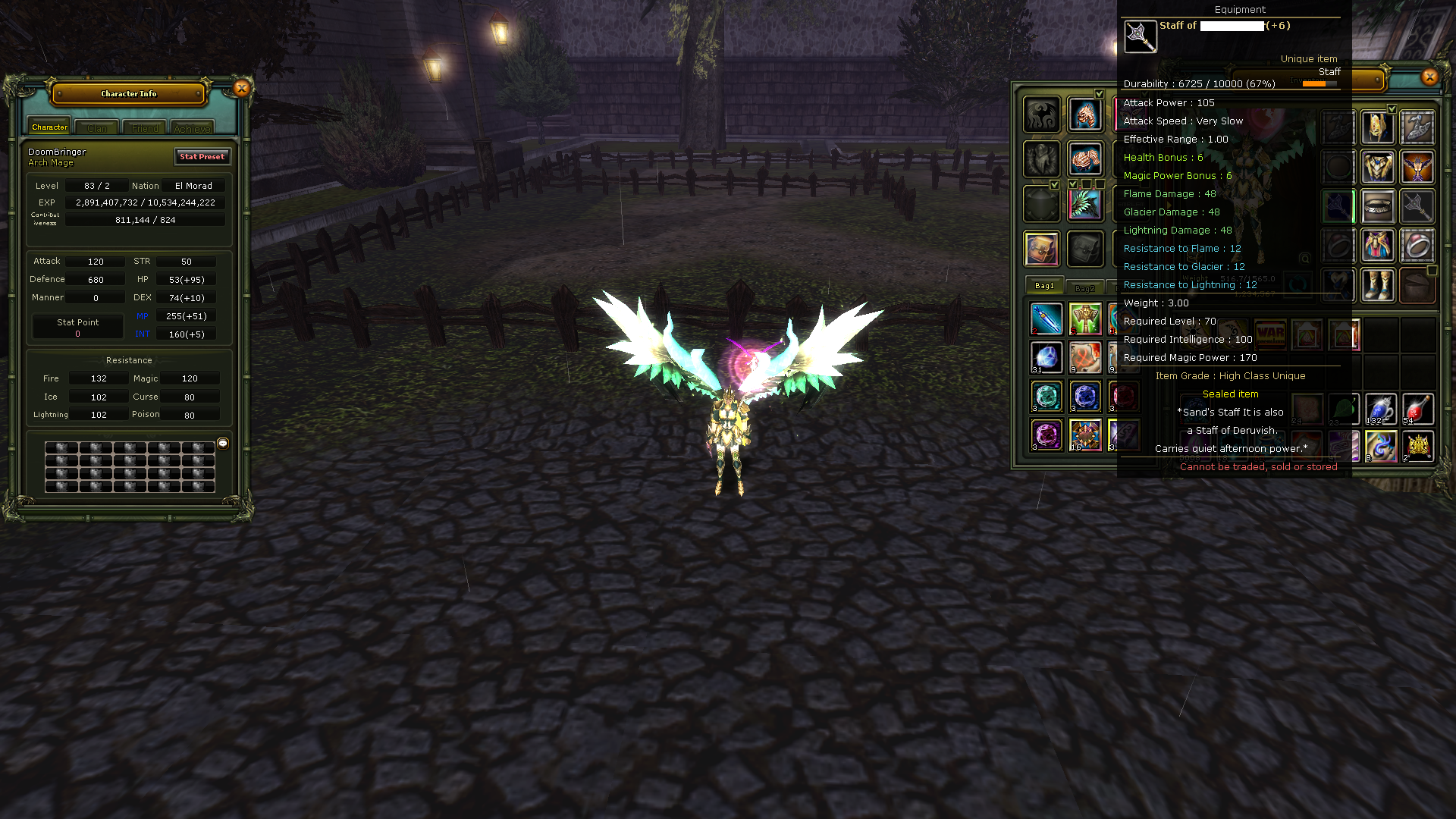Toggle the checkbox above the helmet slot
Screen dimensions: 1456x819
1392,108
